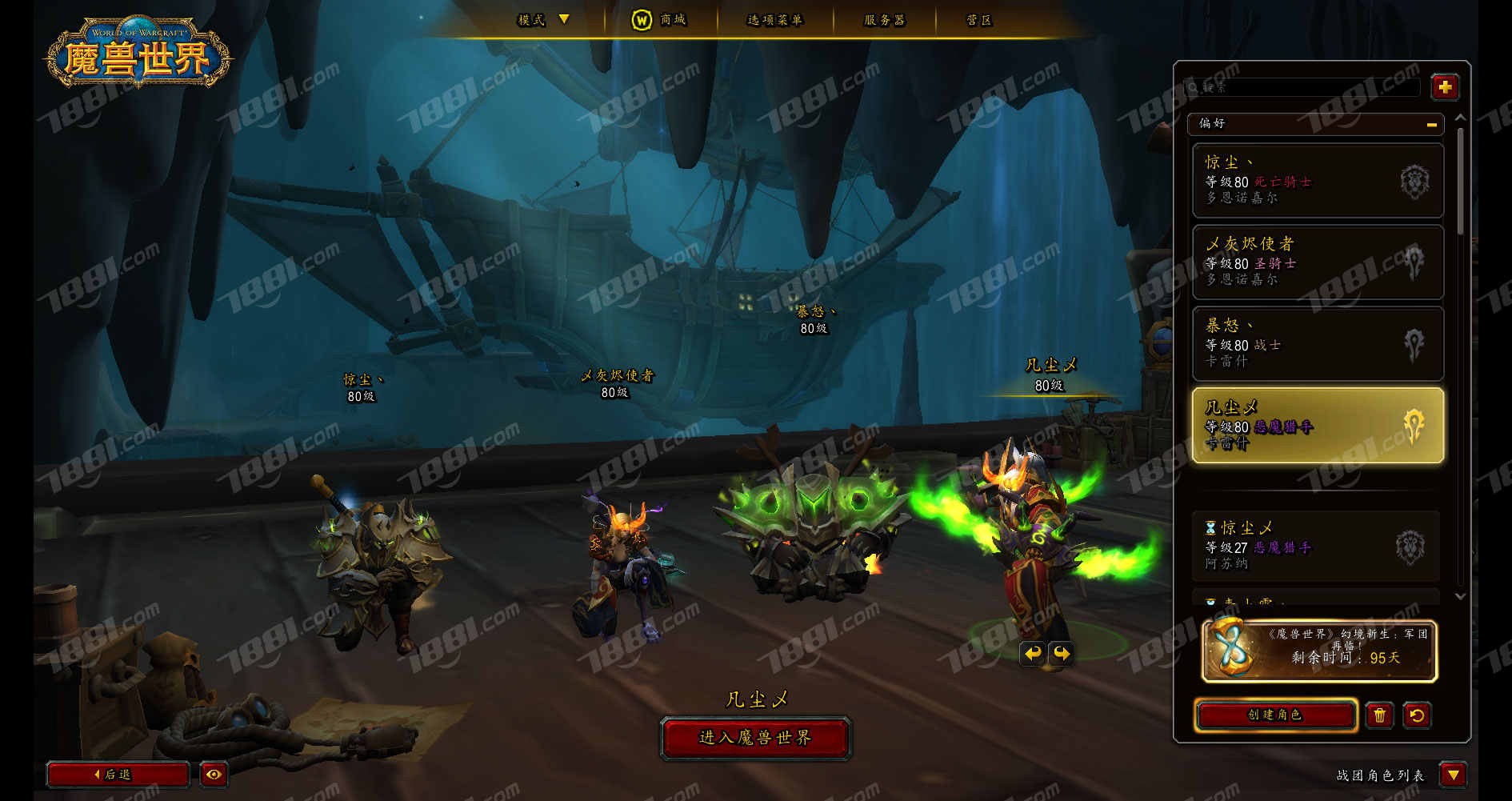Toggle the eye visibility button

click(214, 775)
